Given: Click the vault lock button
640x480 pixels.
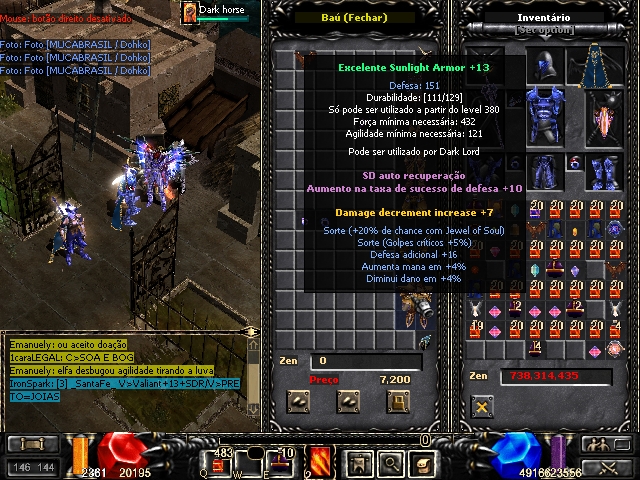Looking at the screenshot, I should click(399, 402).
